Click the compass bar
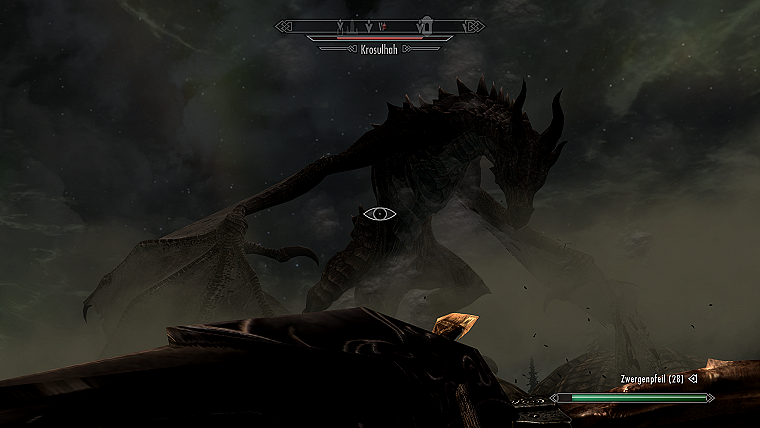The height and width of the screenshot is (428, 760). pos(380,25)
